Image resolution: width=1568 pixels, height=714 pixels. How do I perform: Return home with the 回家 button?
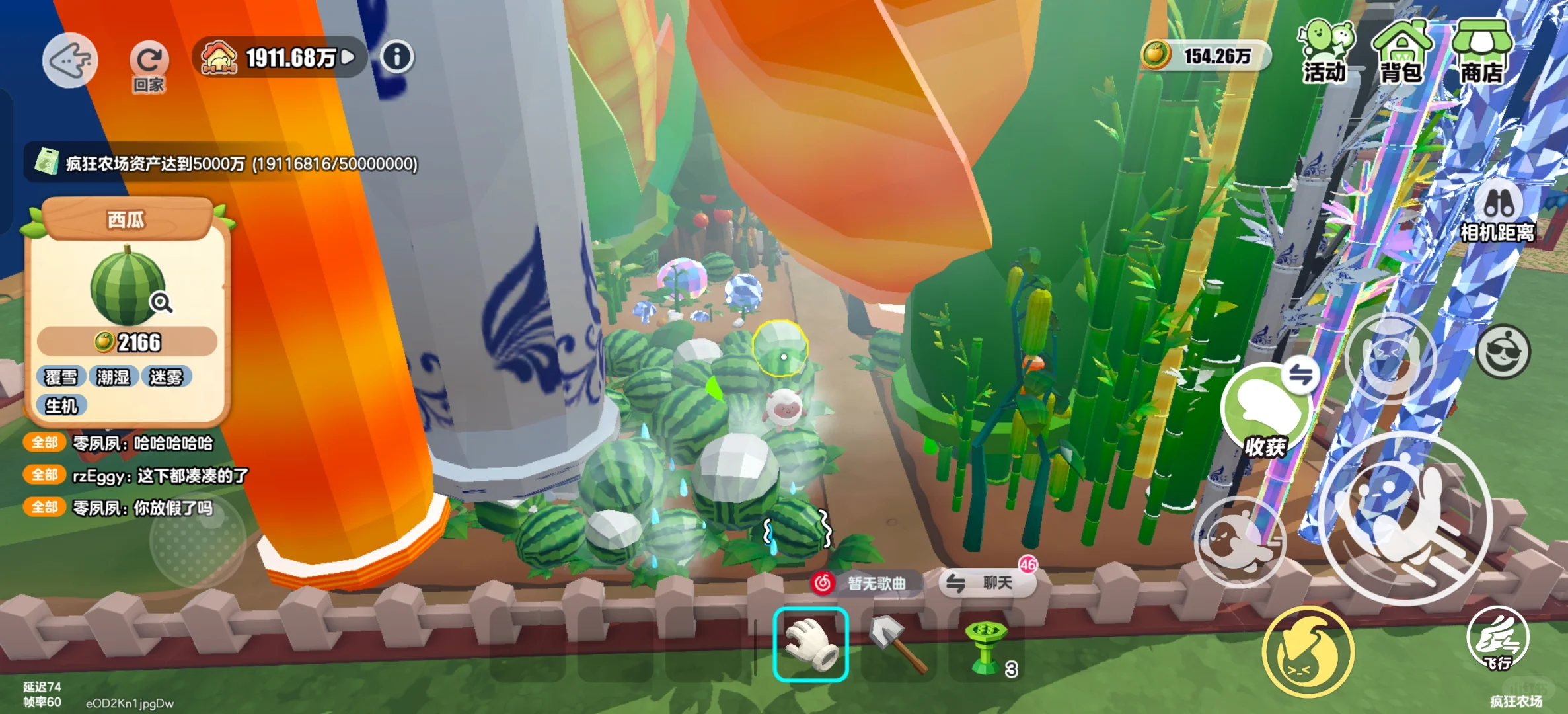(x=149, y=65)
